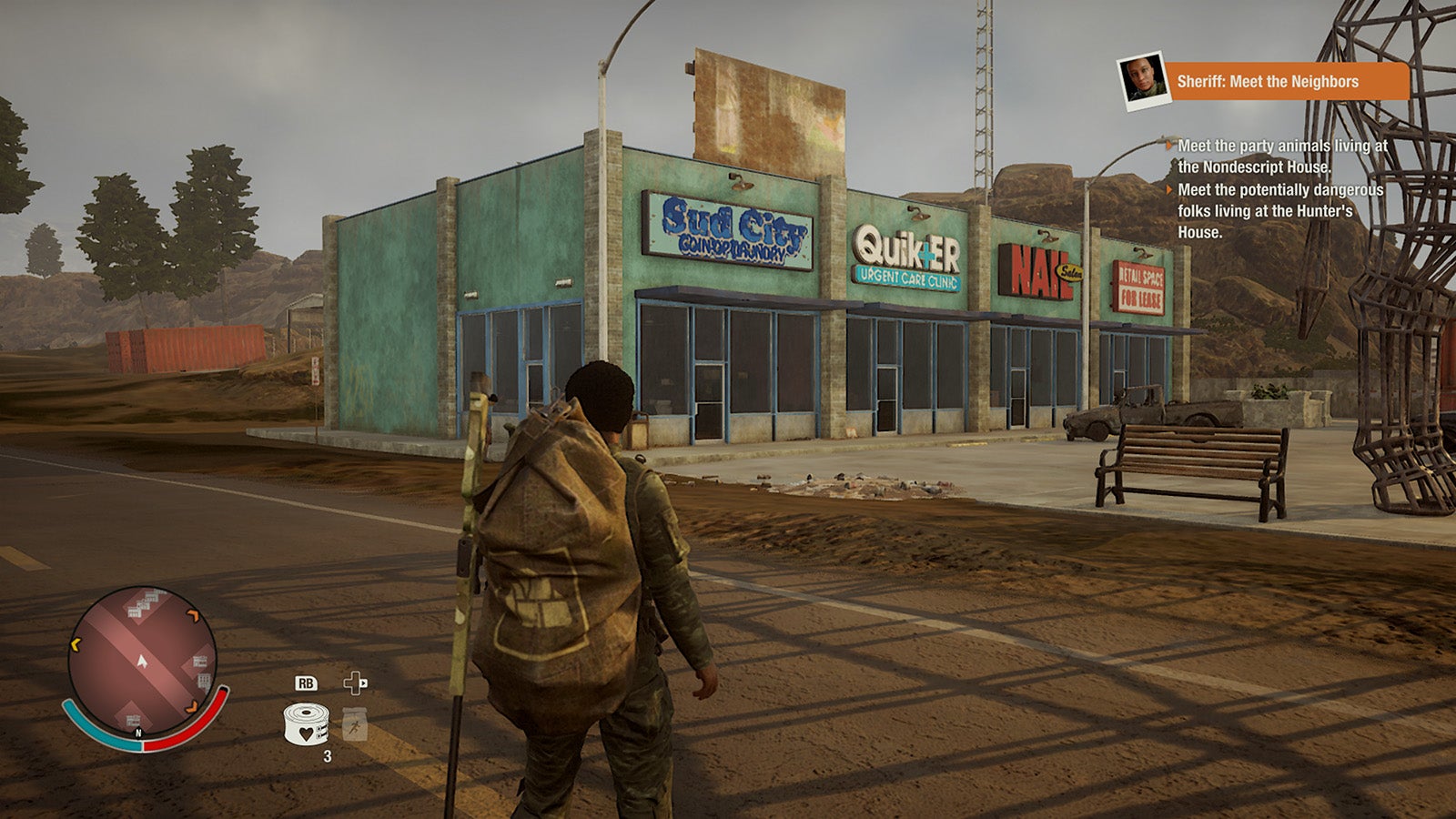Expand the Hunter's House objective chevron
Screen dimensions: 1456x819
pos(1169,190)
